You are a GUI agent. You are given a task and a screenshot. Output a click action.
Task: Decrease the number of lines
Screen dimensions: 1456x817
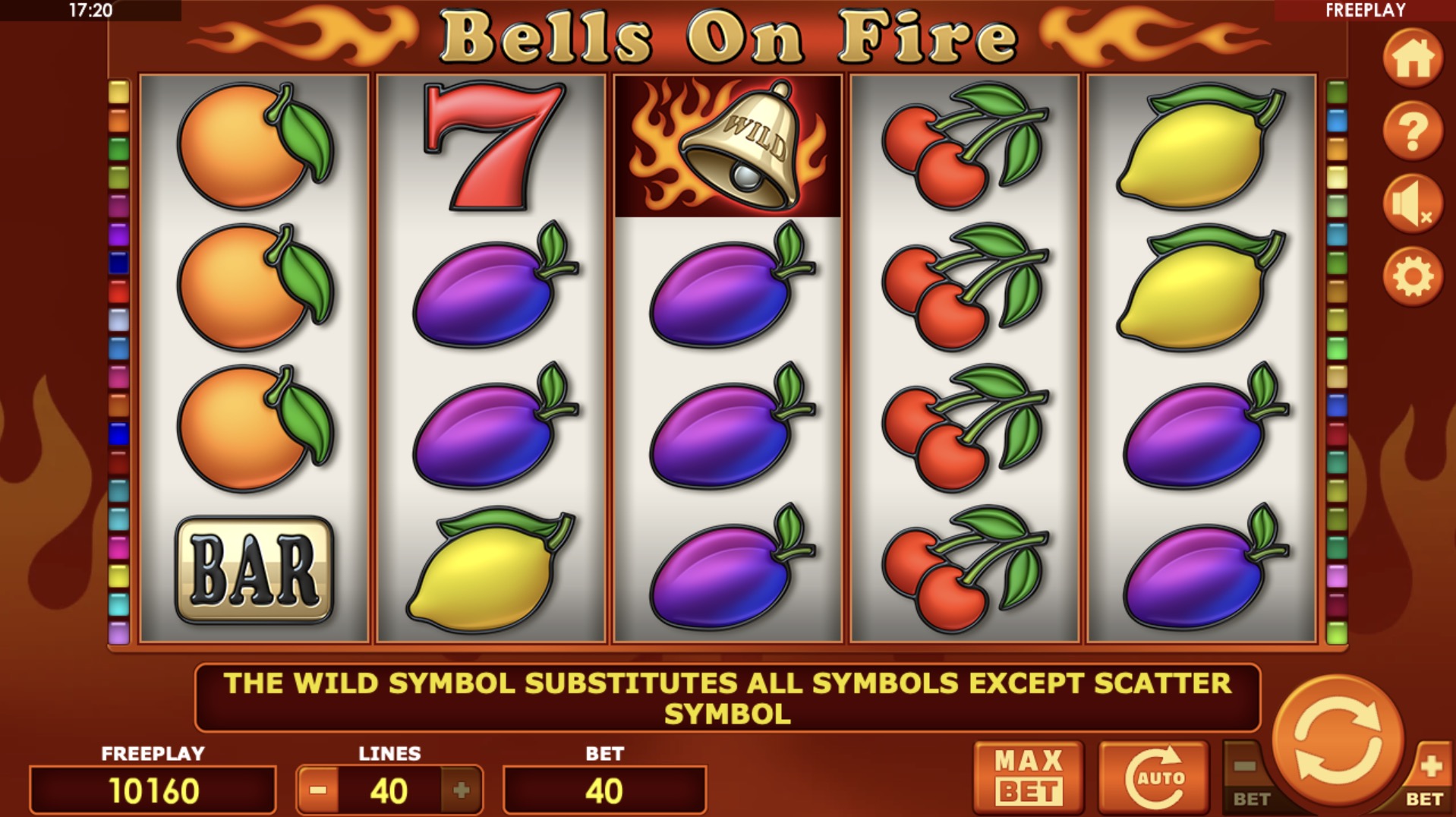pyautogui.click(x=318, y=790)
